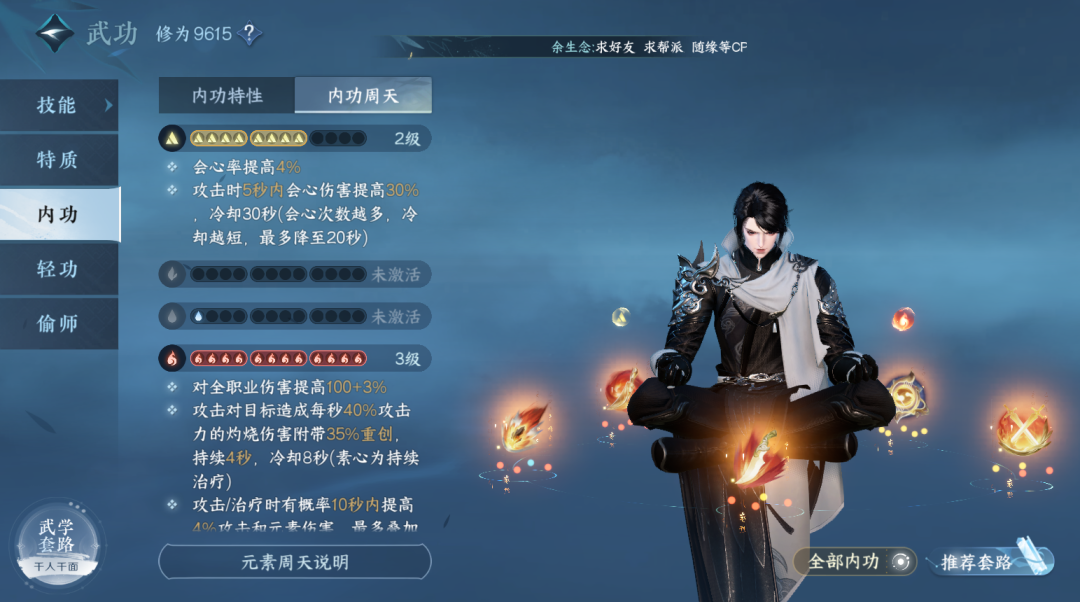Select the 内功周天 tab
The image size is (1080, 602).
coord(363,96)
